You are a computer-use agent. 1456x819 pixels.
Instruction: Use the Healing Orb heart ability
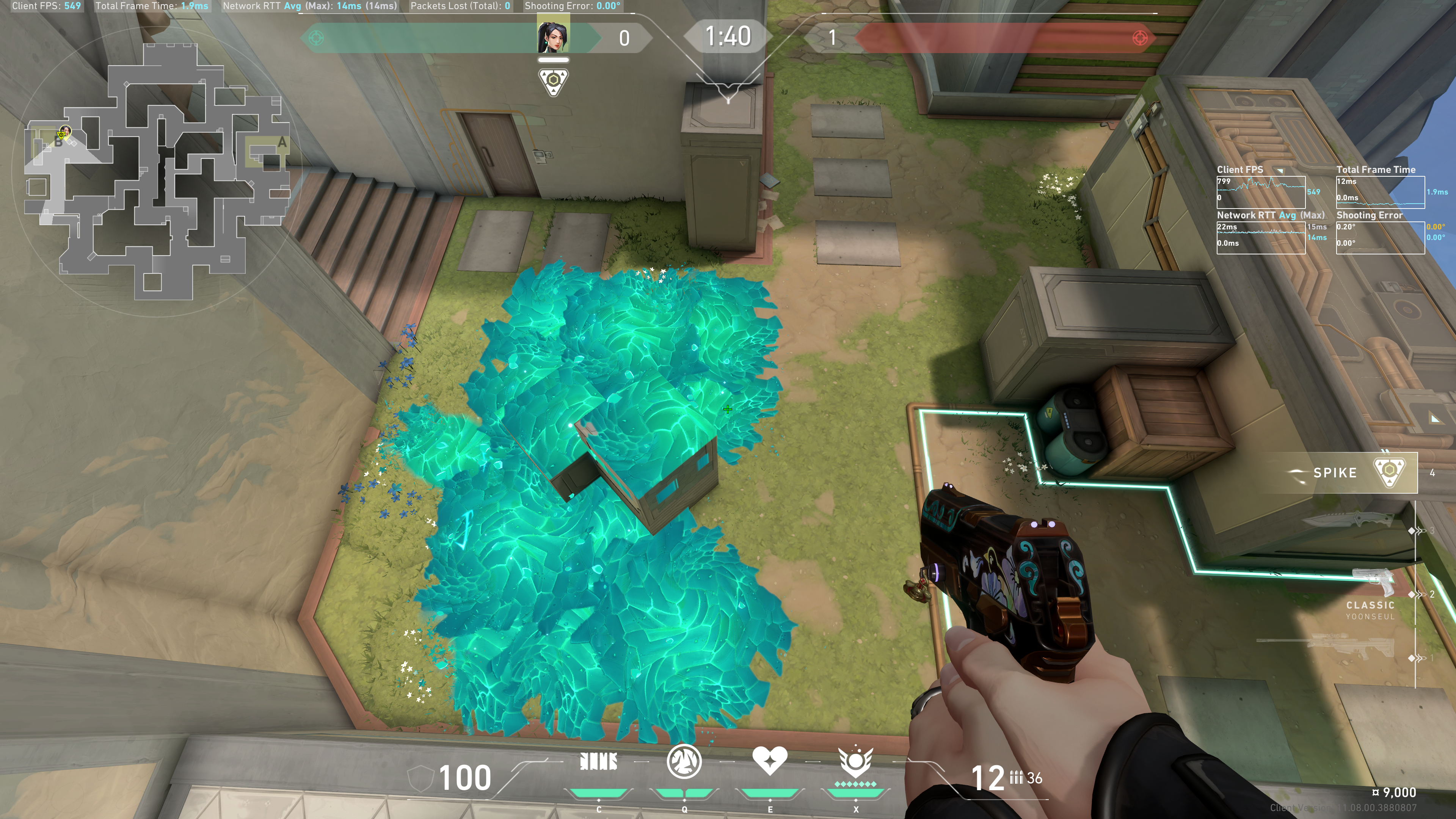point(769,761)
